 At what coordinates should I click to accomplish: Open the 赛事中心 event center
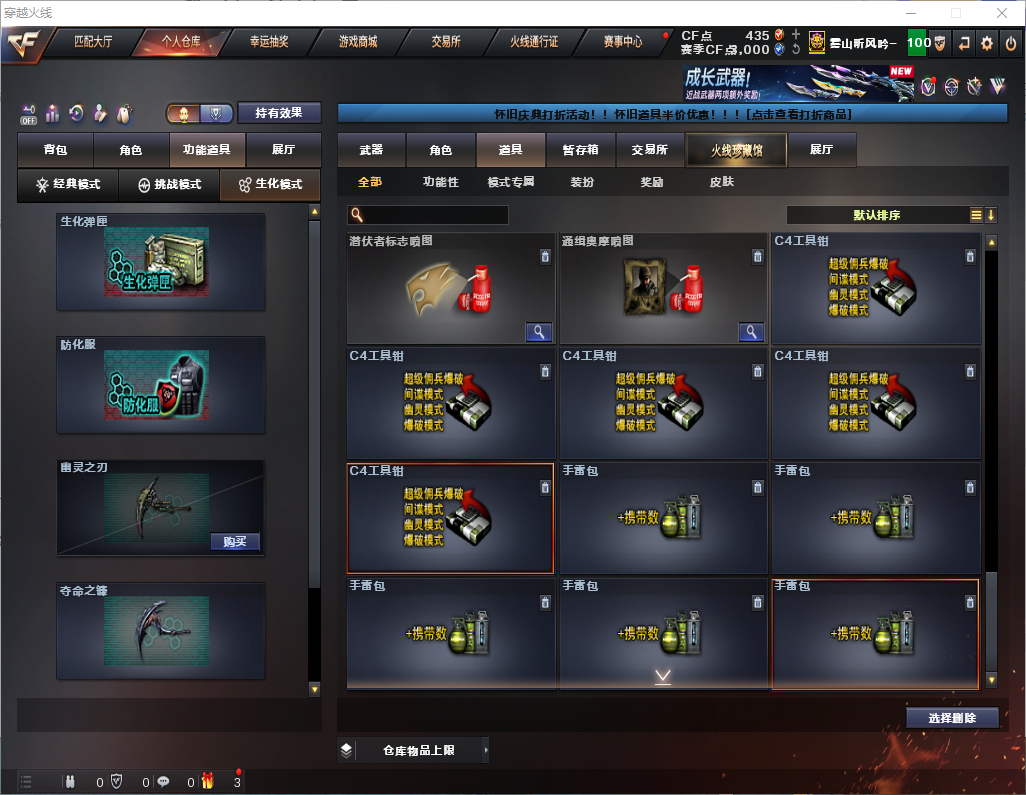point(622,42)
